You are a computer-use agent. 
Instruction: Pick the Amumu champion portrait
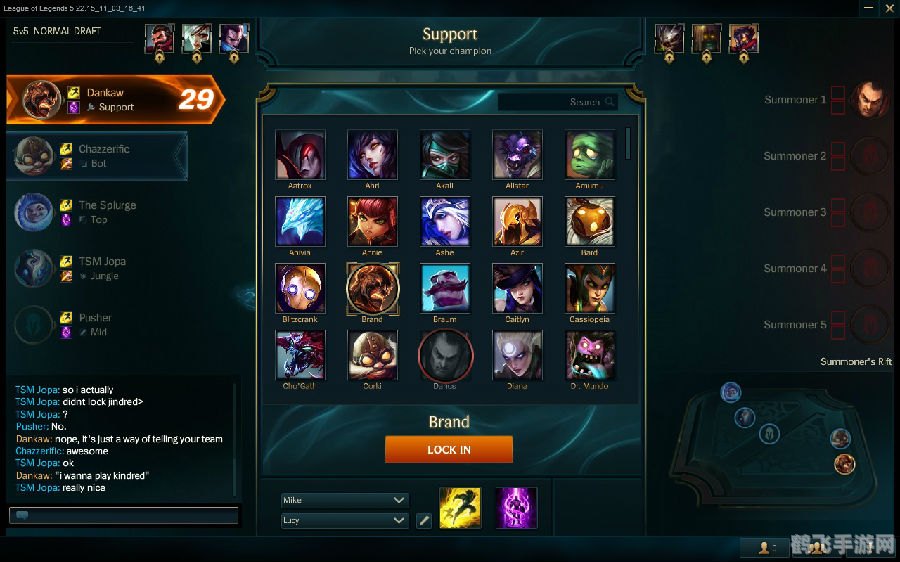coord(590,155)
